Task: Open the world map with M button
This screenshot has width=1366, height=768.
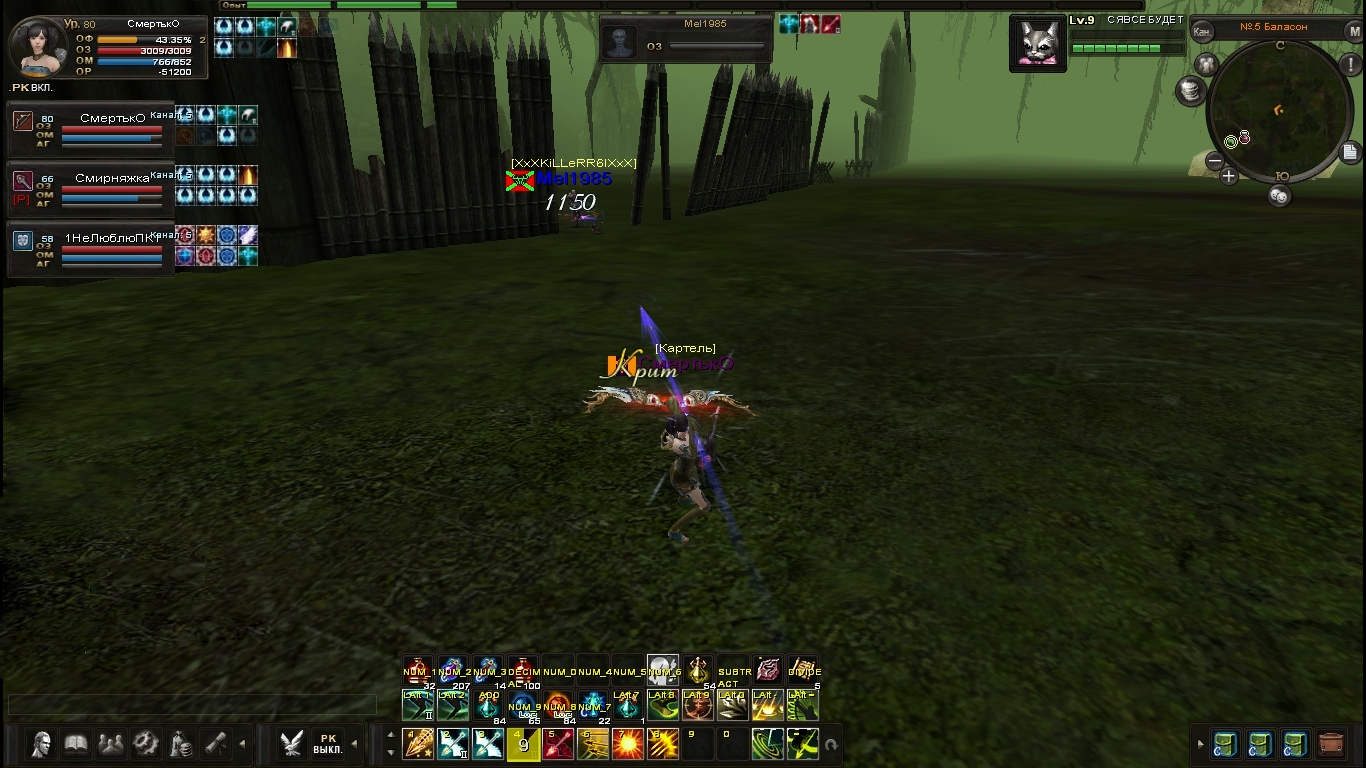Action: click(1354, 32)
